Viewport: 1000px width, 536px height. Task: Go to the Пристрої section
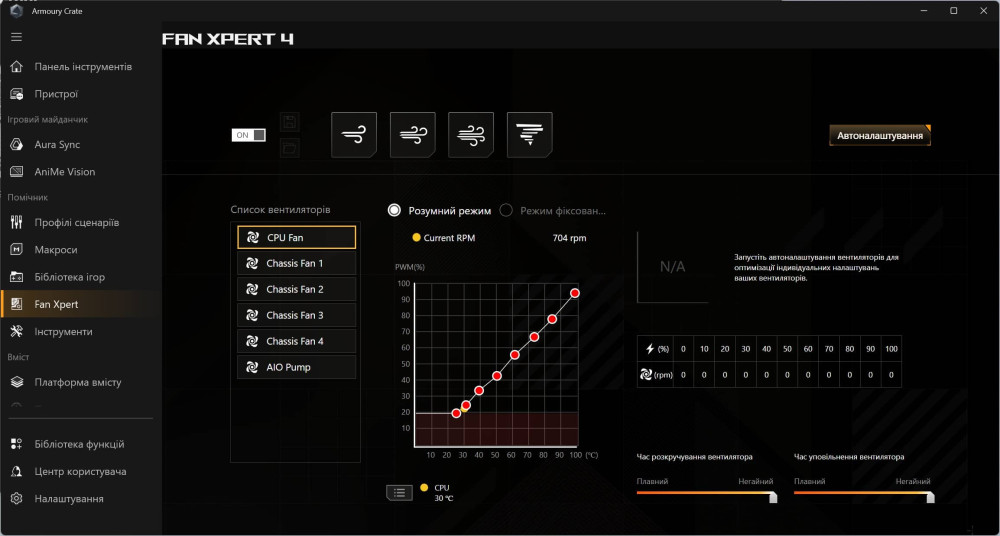pos(56,94)
